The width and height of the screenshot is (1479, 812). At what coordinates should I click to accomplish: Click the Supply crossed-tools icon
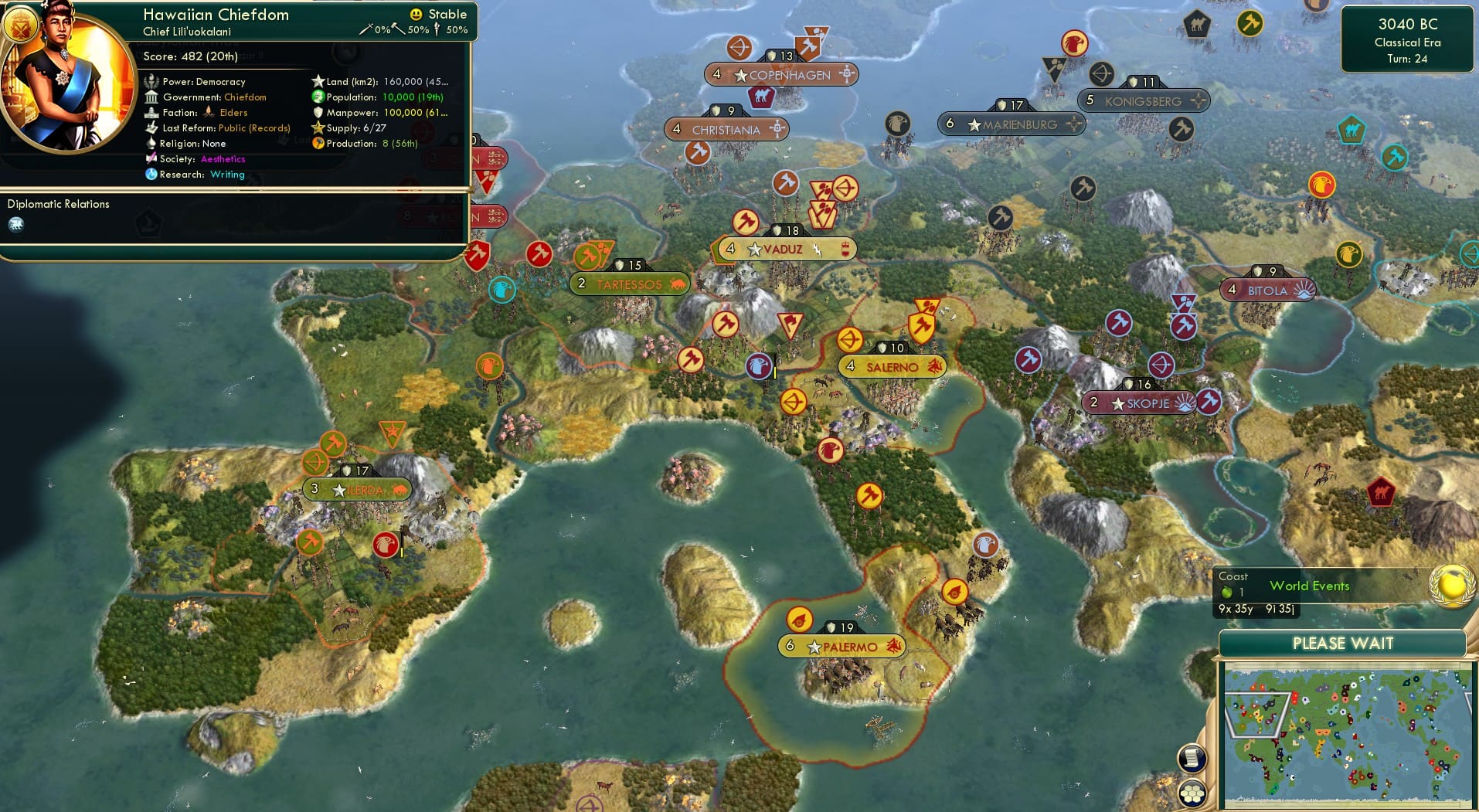318,128
